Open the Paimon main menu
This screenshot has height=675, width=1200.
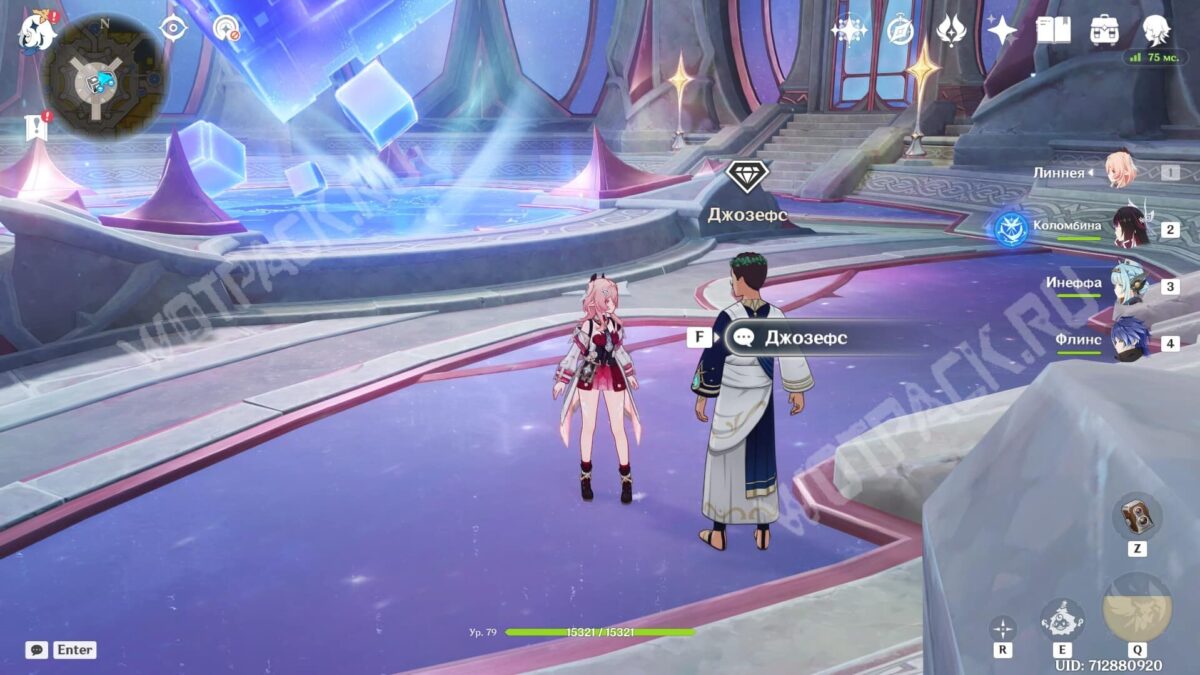[x=38, y=32]
